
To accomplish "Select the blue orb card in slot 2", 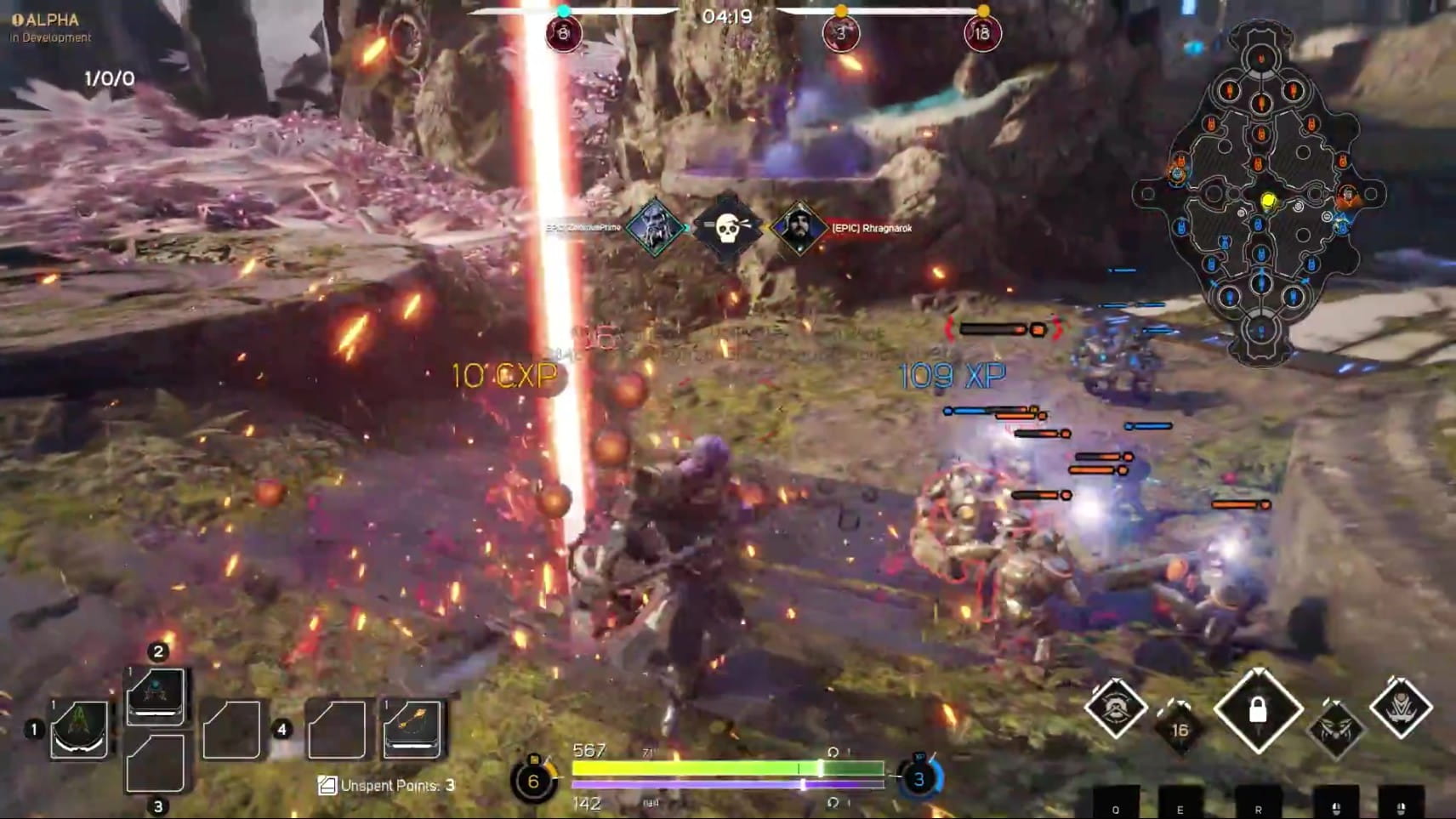I will (x=156, y=695).
